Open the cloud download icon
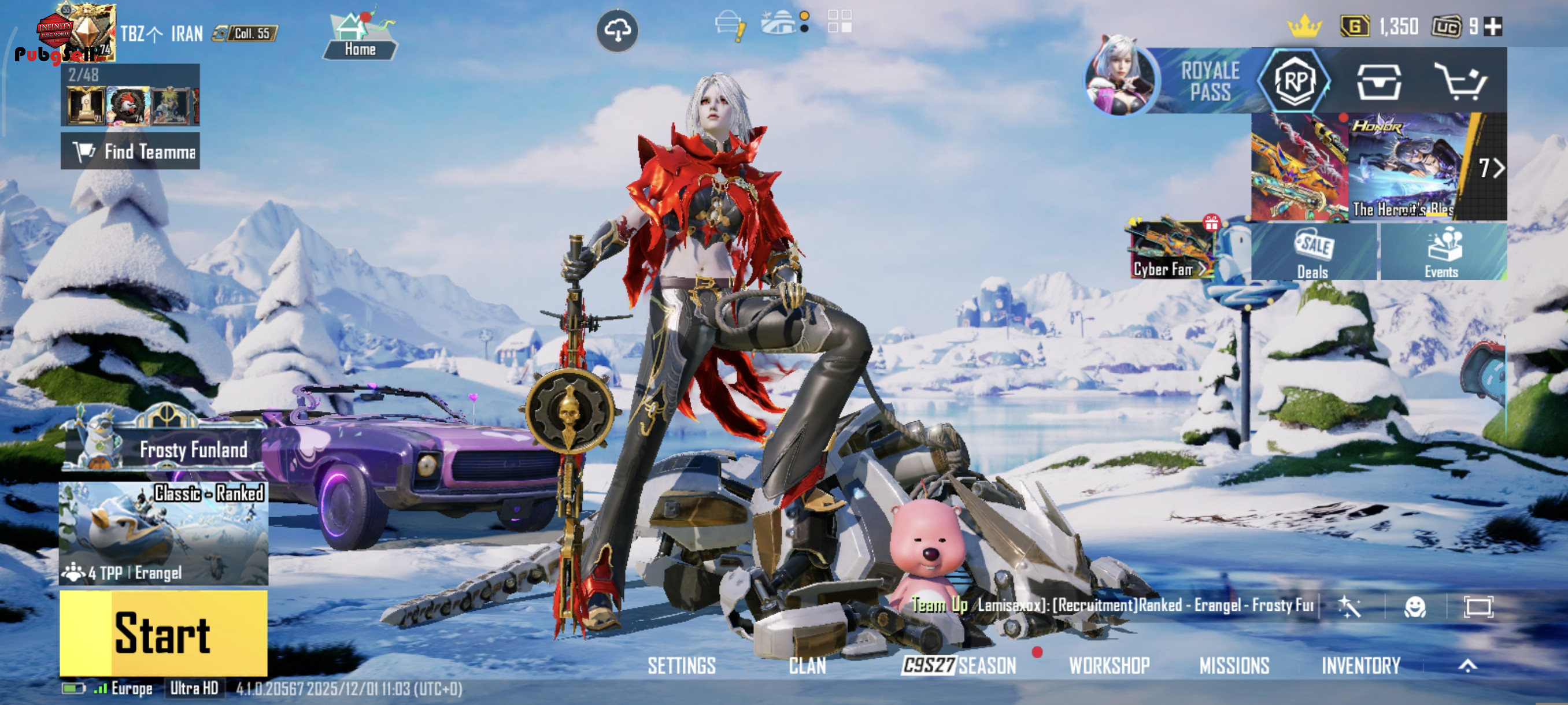 click(x=616, y=30)
